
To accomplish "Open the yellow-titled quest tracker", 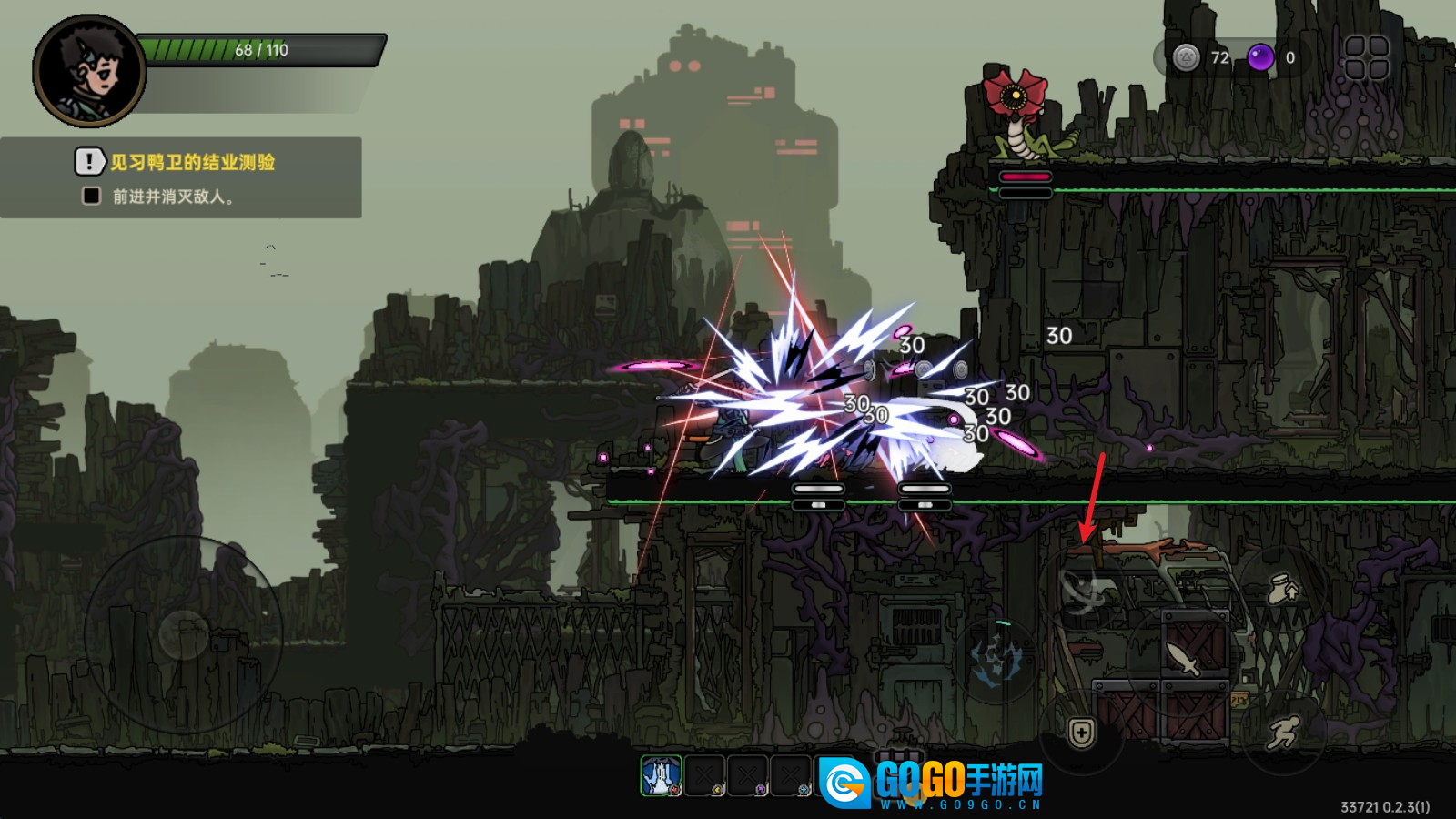I will point(181,177).
